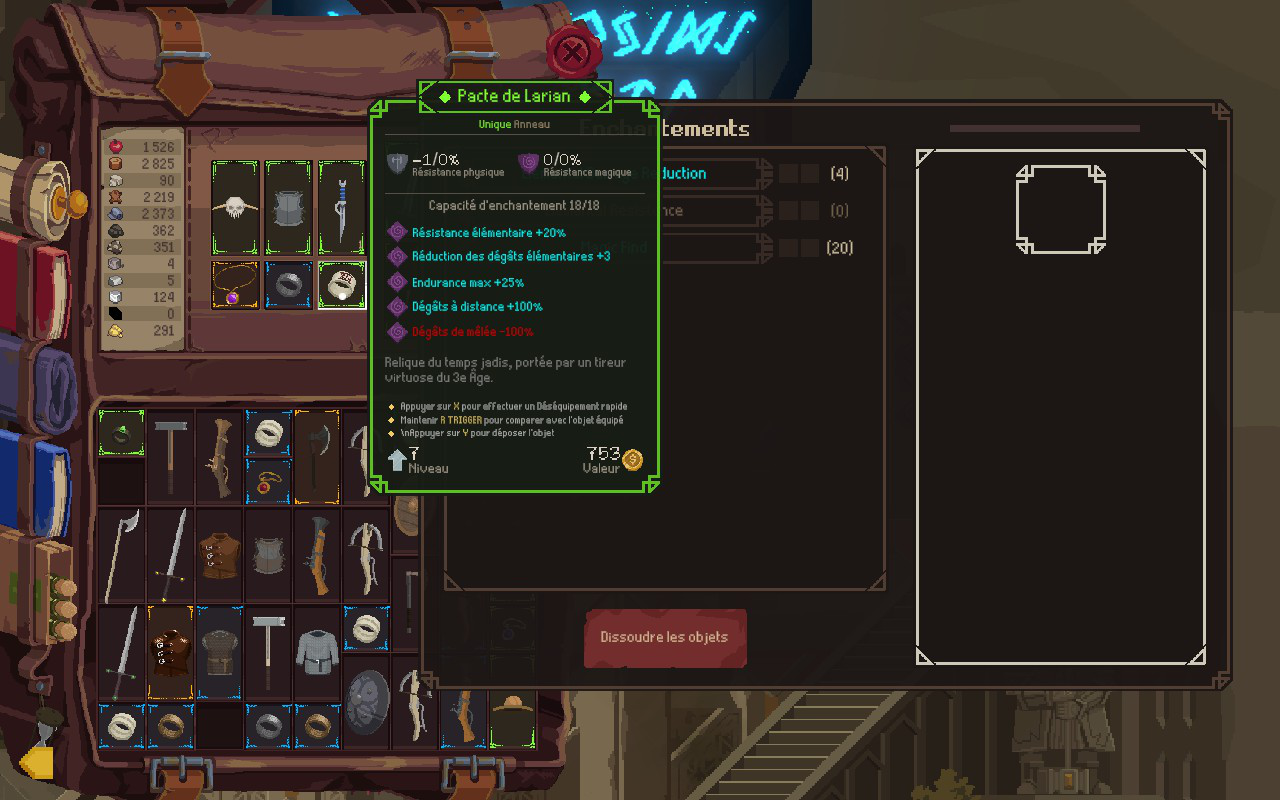Pick the halberd in the inventory
Image resolution: width=1280 pixels, height=800 pixels.
[x=122, y=553]
